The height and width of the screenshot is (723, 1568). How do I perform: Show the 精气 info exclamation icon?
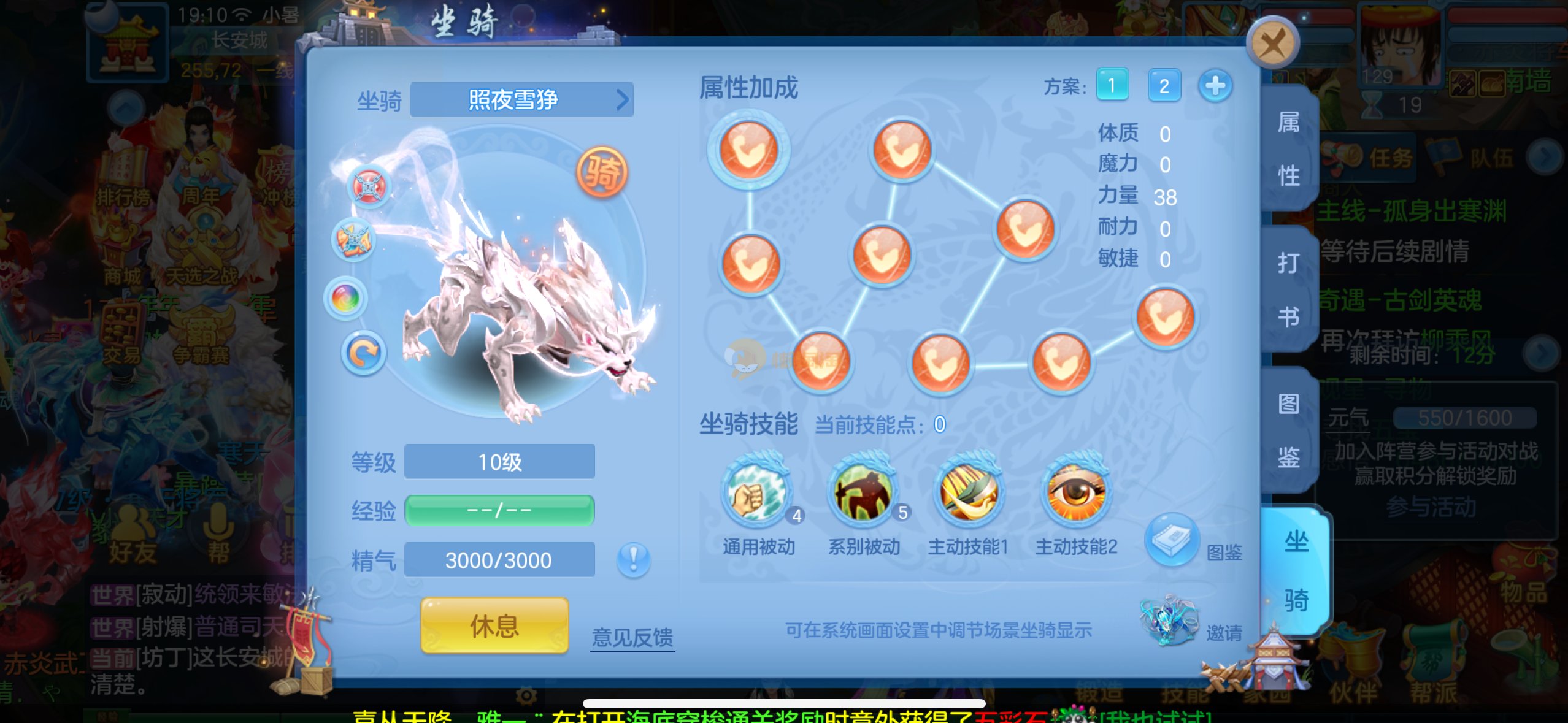pos(633,559)
